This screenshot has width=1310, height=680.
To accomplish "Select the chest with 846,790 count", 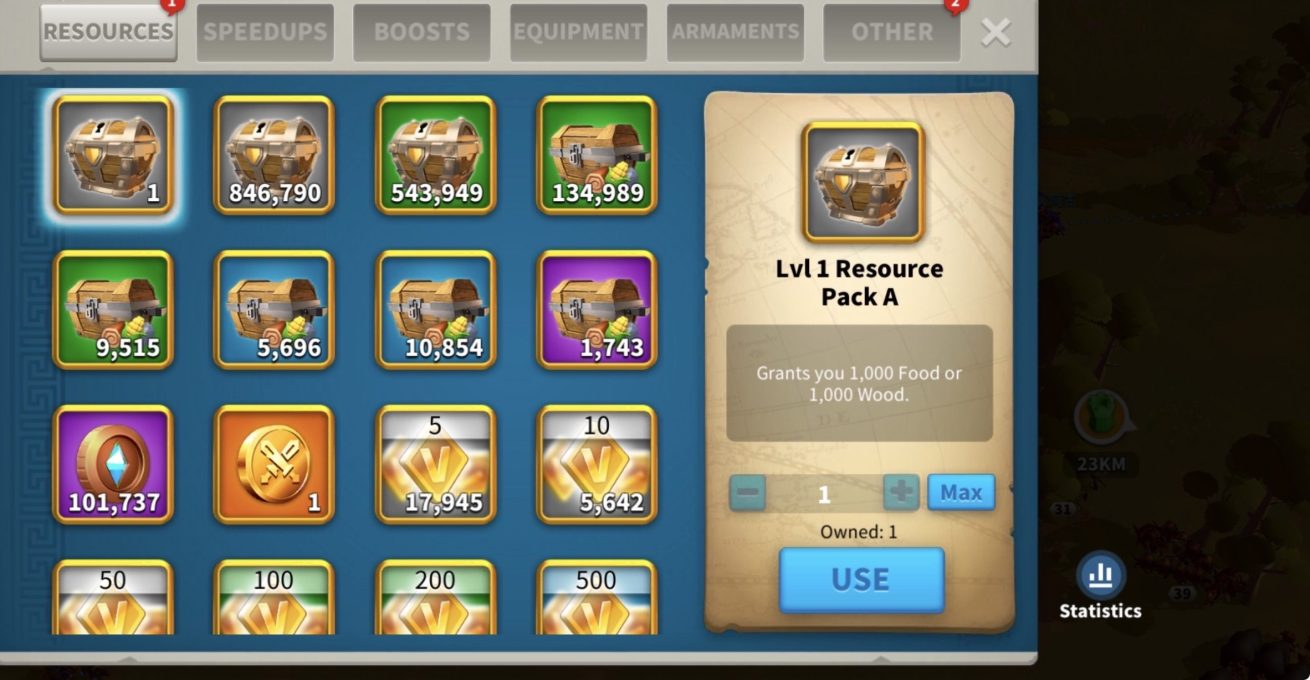I will pos(274,155).
